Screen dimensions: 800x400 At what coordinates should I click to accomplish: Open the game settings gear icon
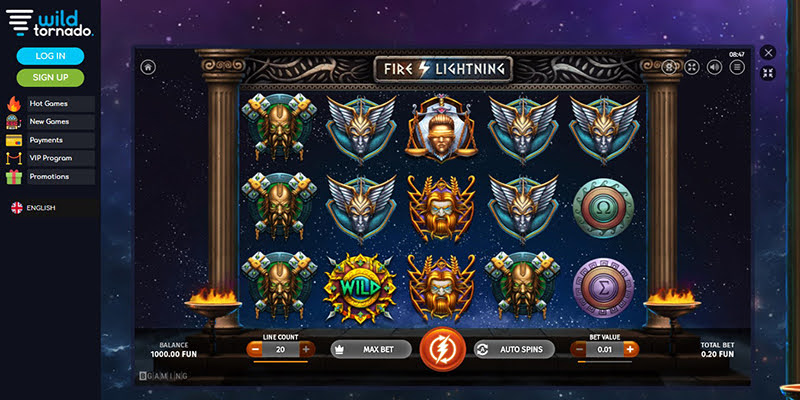(x=670, y=67)
